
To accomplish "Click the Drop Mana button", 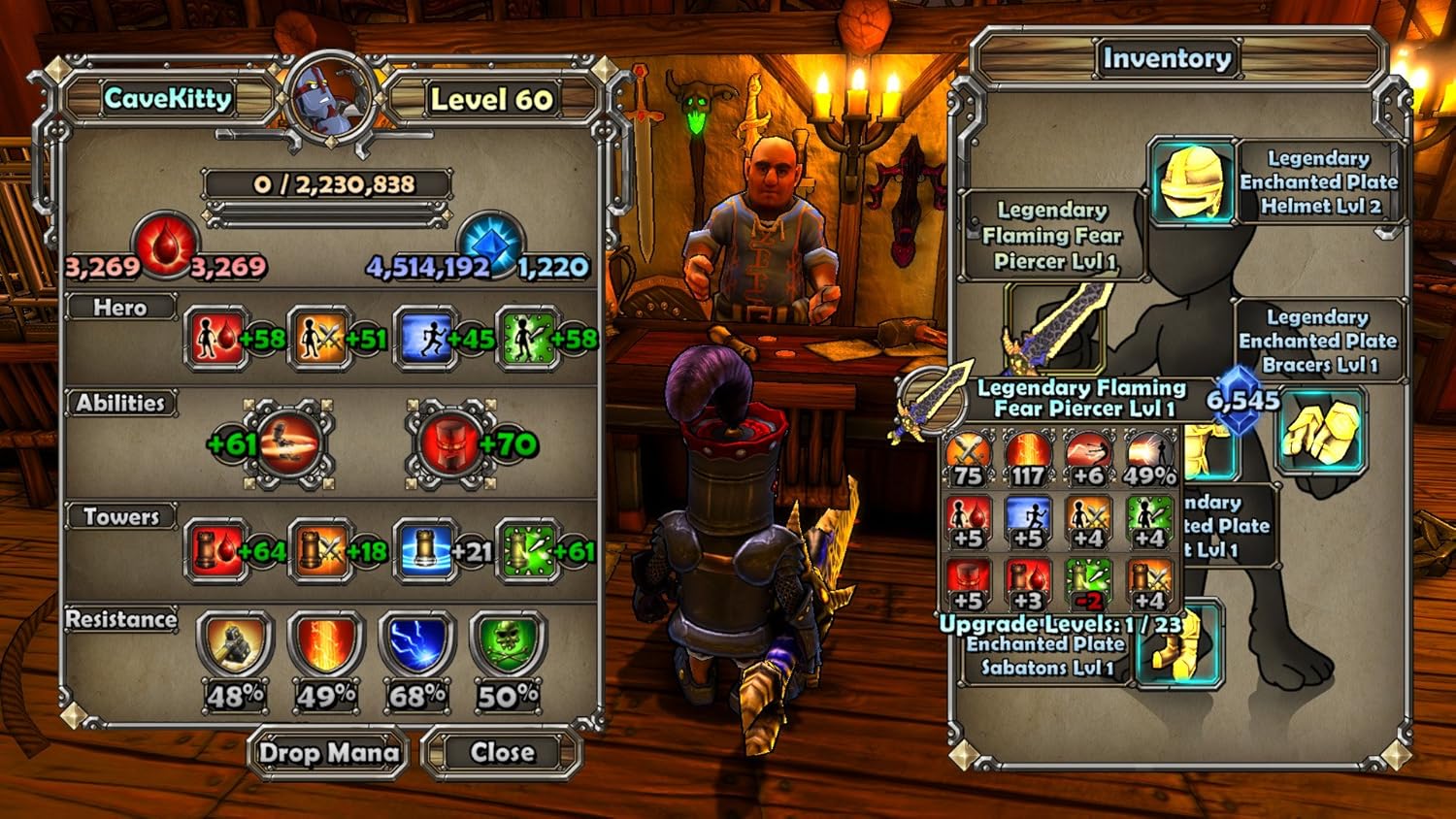I will (x=328, y=753).
